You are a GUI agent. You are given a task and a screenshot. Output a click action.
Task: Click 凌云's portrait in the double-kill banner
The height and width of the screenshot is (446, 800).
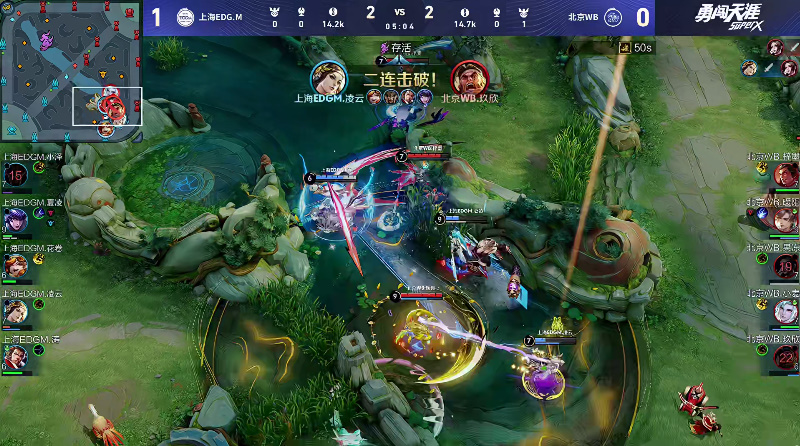click(327, 76)
